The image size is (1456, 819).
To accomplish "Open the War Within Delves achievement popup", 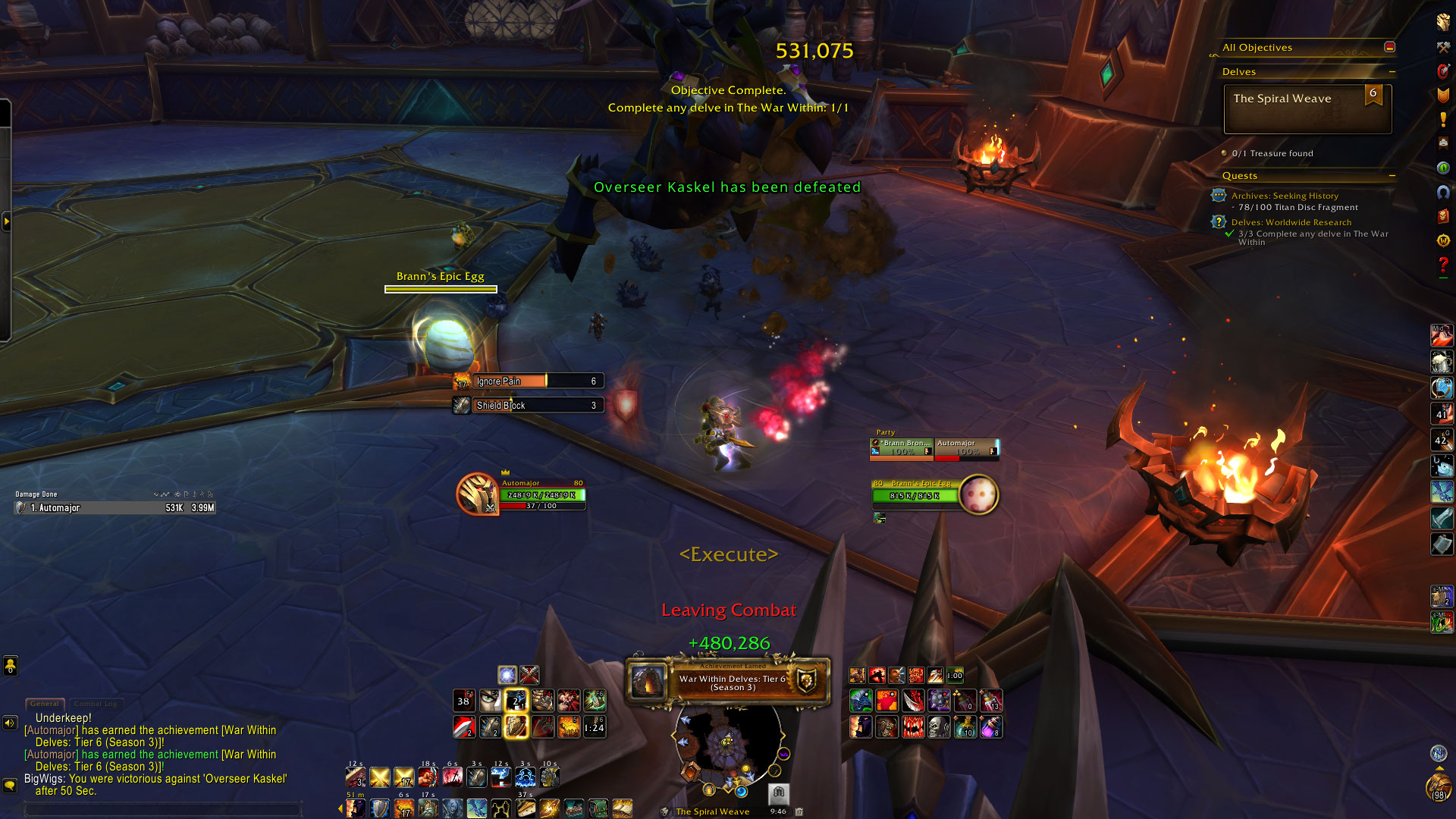I will pos(728,682).
